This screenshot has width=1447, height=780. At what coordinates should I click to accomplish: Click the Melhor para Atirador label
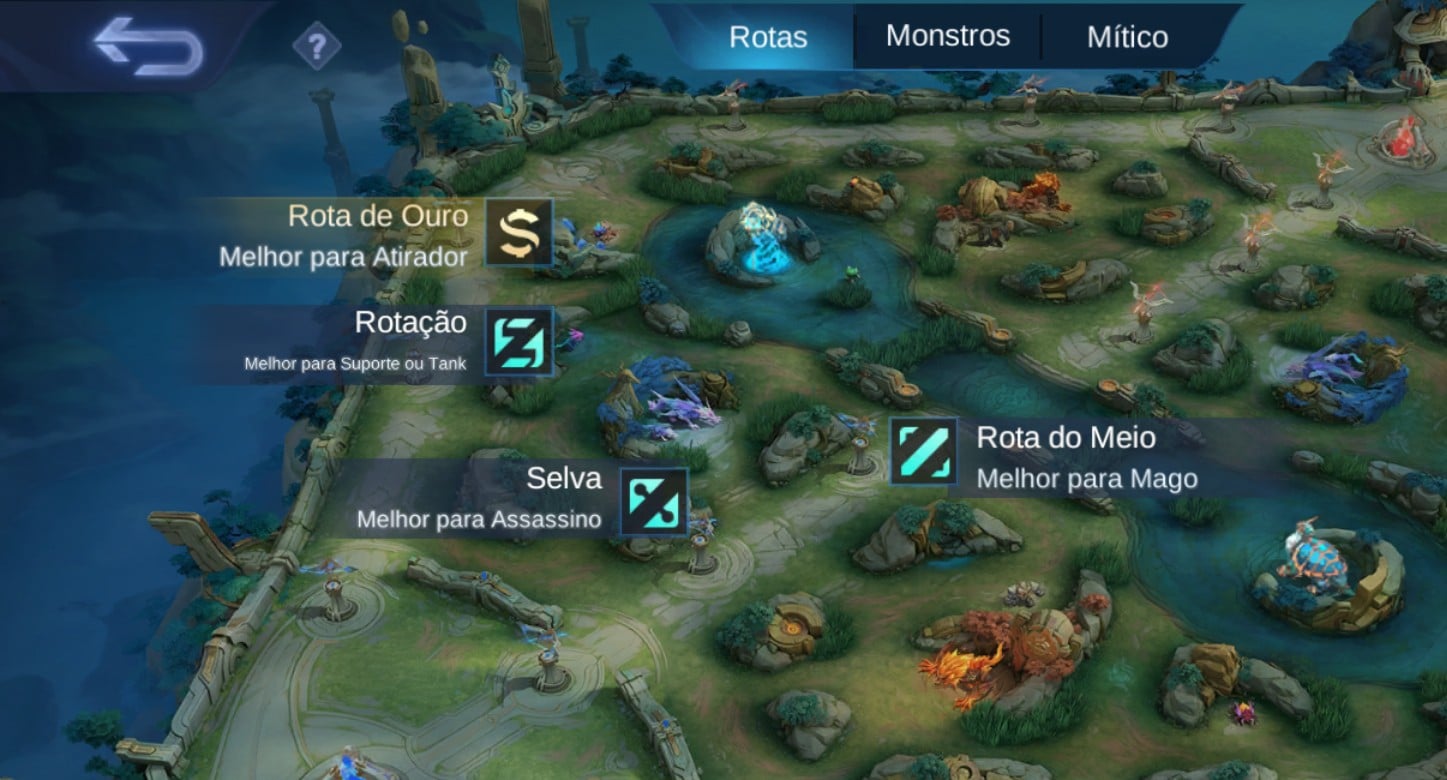[342, 257]
